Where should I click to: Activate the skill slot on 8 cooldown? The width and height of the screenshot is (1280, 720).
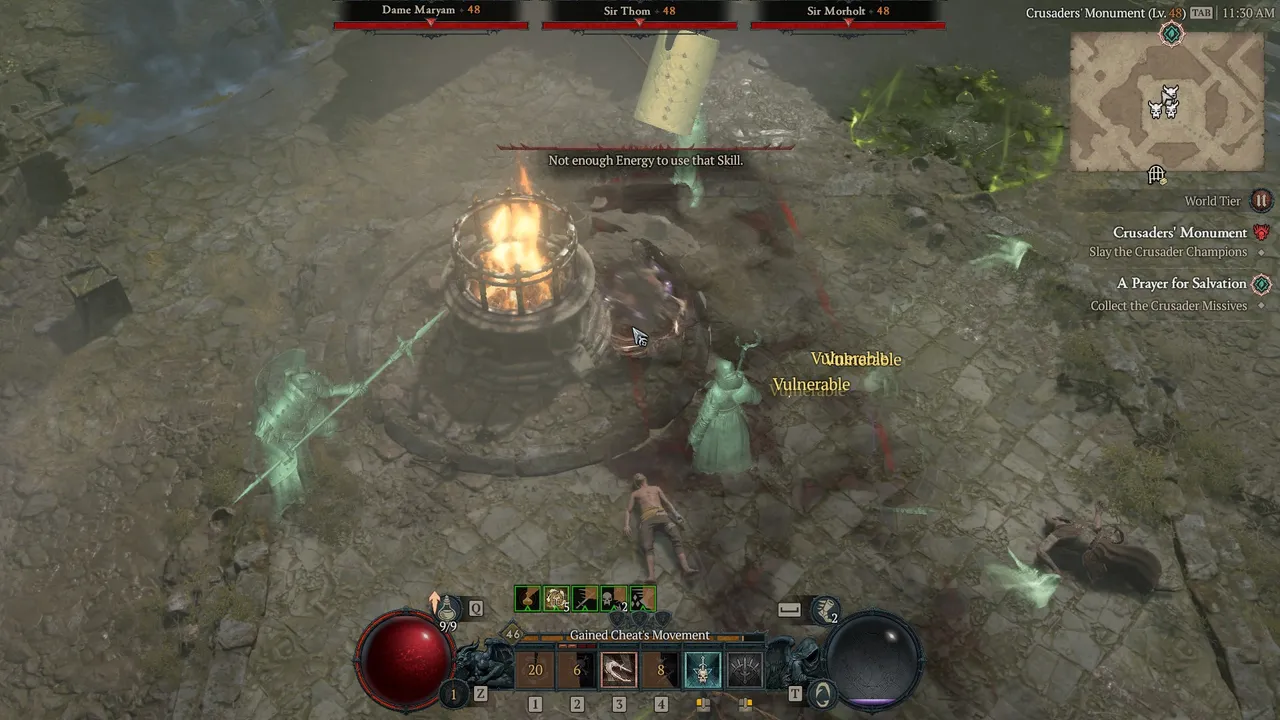(x=661, y=670)
